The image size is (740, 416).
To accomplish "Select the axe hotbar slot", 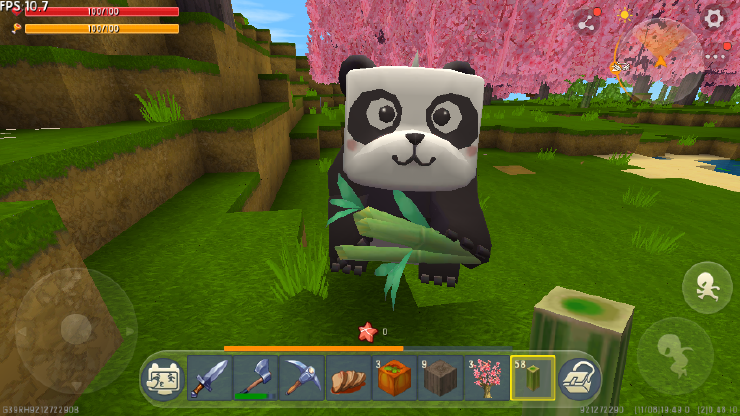I will (256, 378).
